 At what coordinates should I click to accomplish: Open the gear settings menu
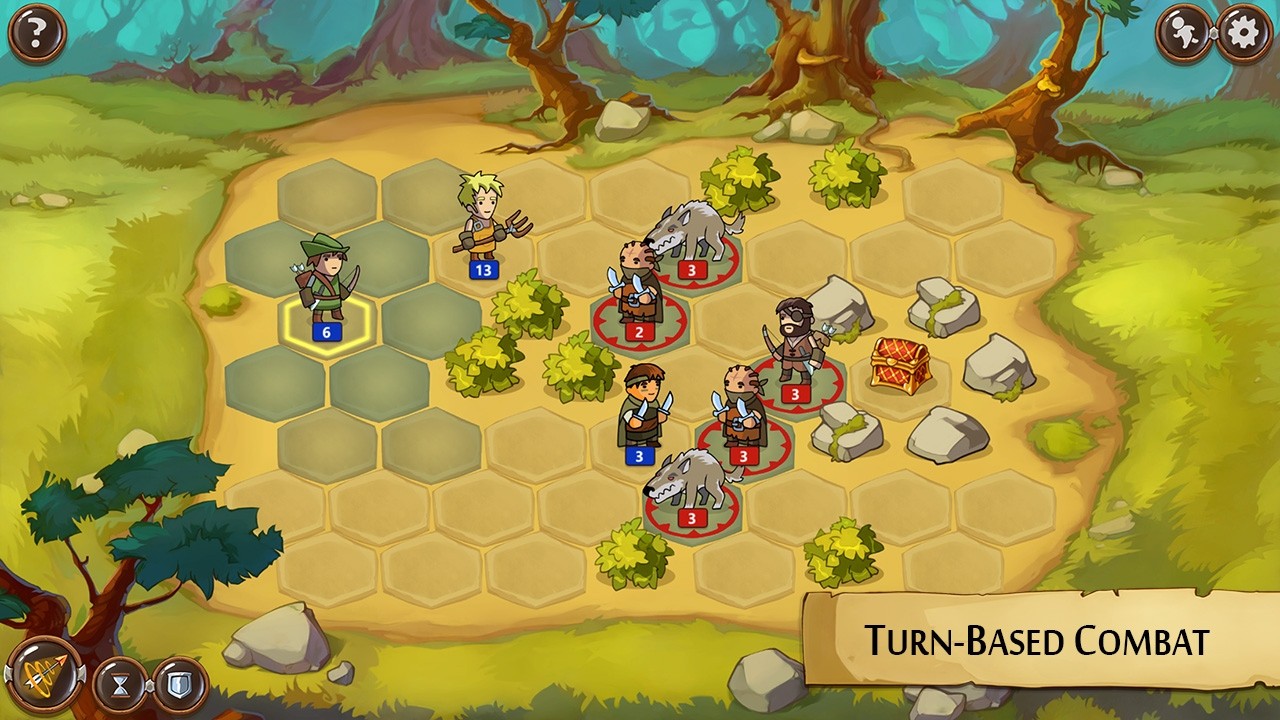click(1243, 34)
